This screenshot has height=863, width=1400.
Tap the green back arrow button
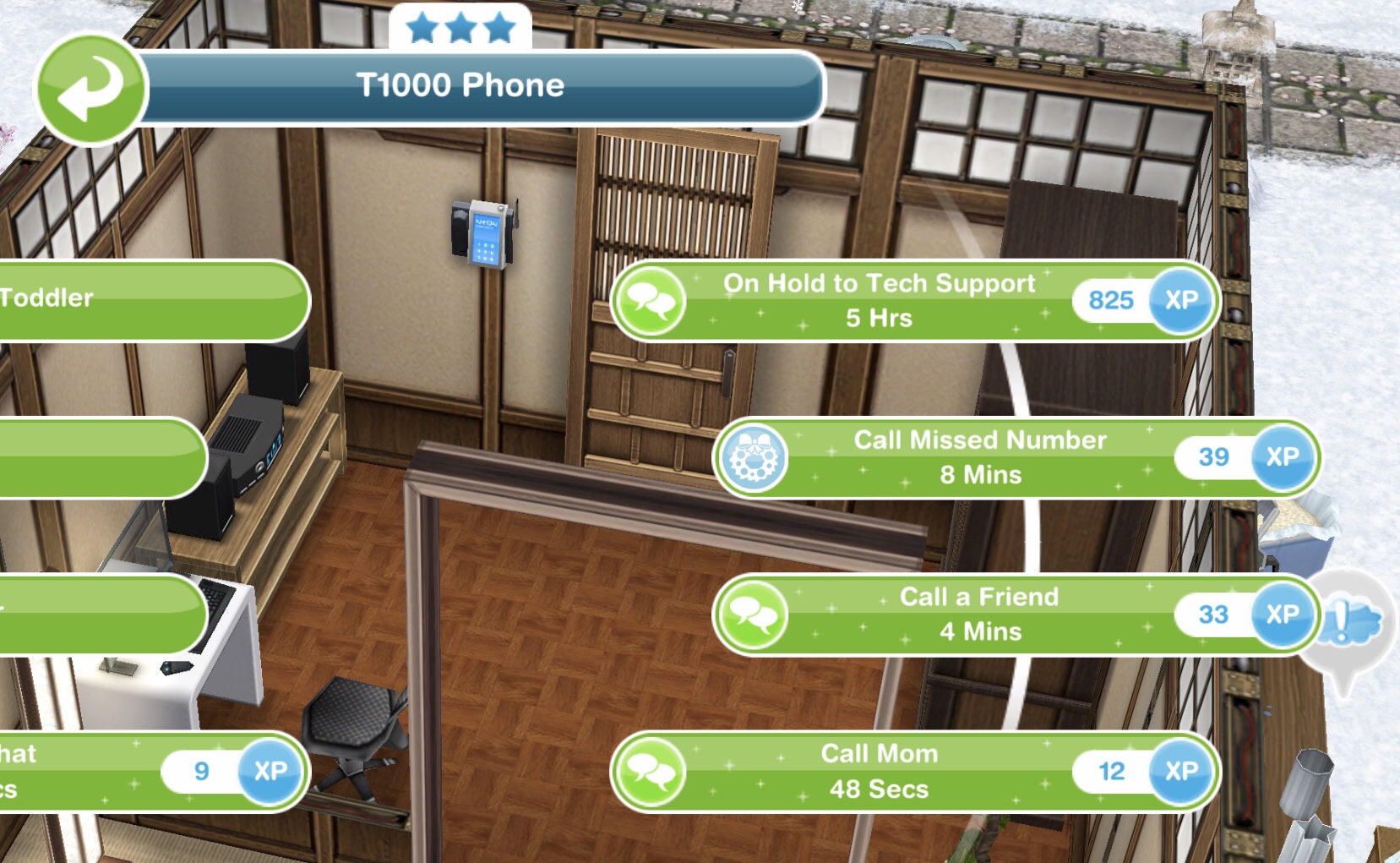(90, 88)
